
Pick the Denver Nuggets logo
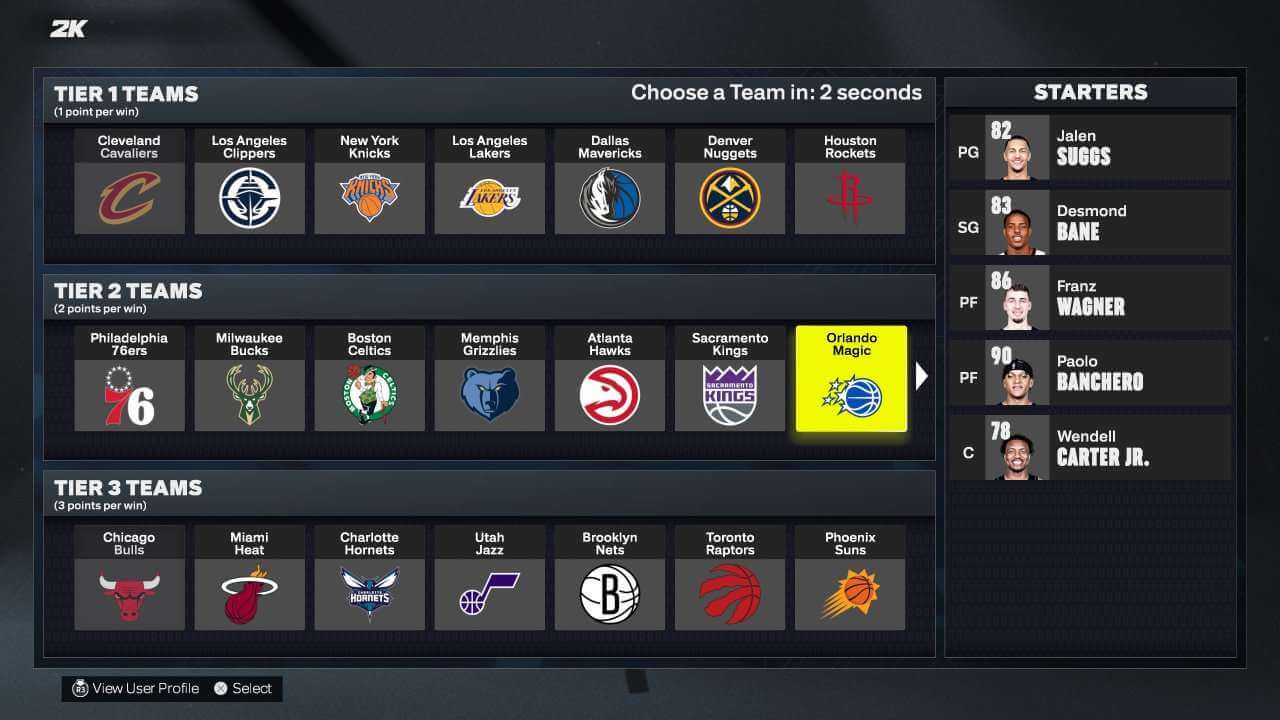tap(729, 196)
